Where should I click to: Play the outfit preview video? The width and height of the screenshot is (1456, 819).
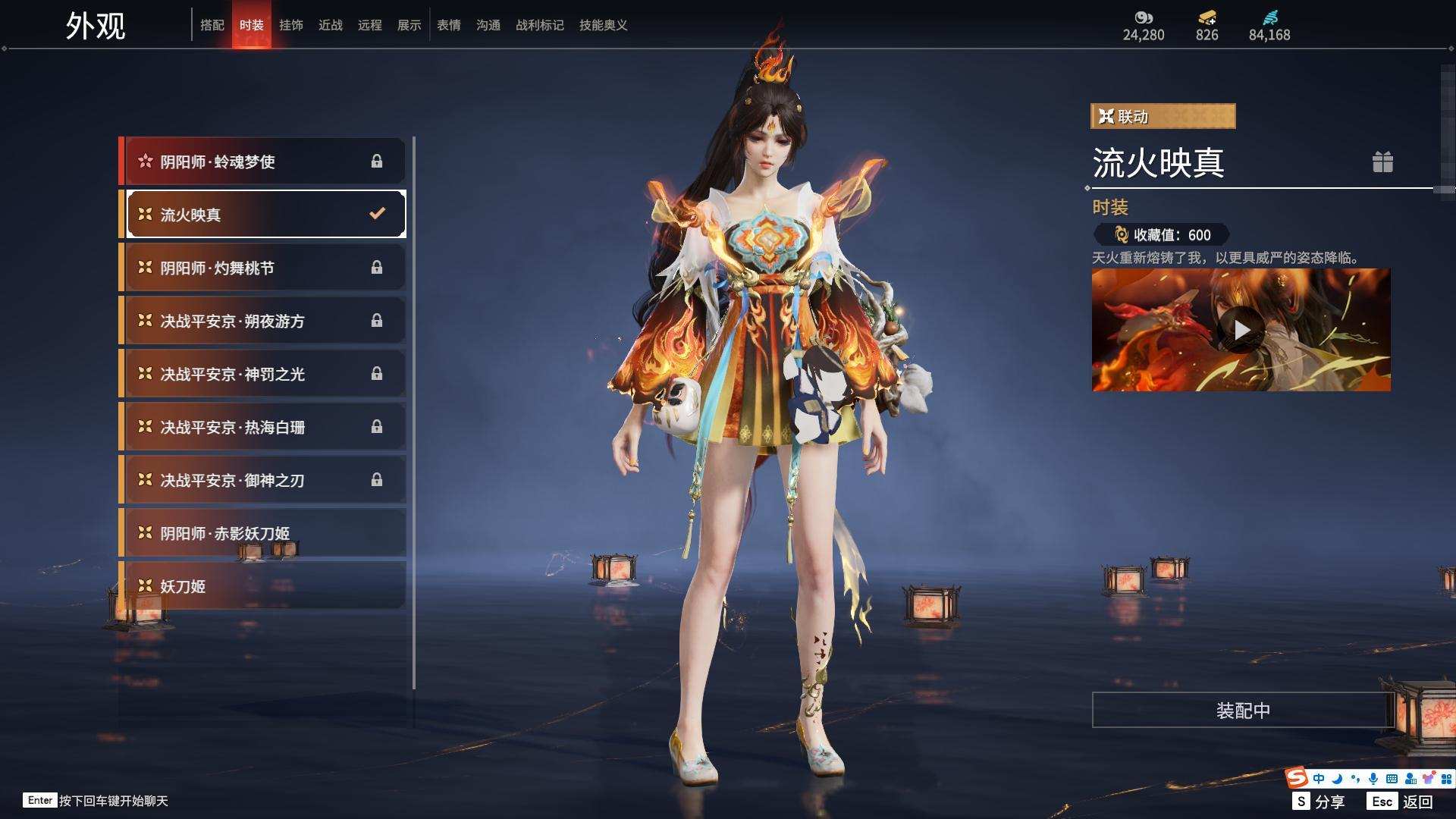(1241, 330)
